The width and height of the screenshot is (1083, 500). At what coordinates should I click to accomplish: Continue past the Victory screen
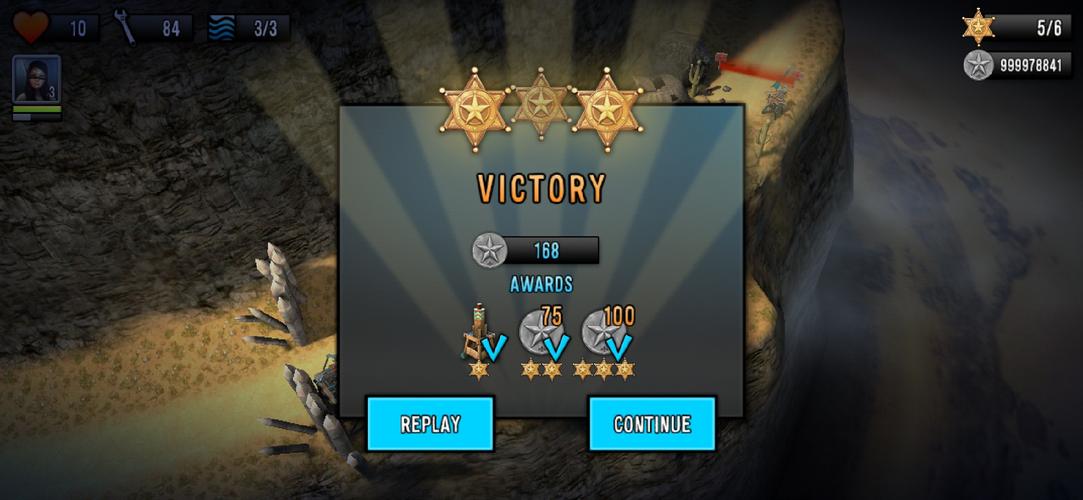pyautogui.click(x=652, y=424)
